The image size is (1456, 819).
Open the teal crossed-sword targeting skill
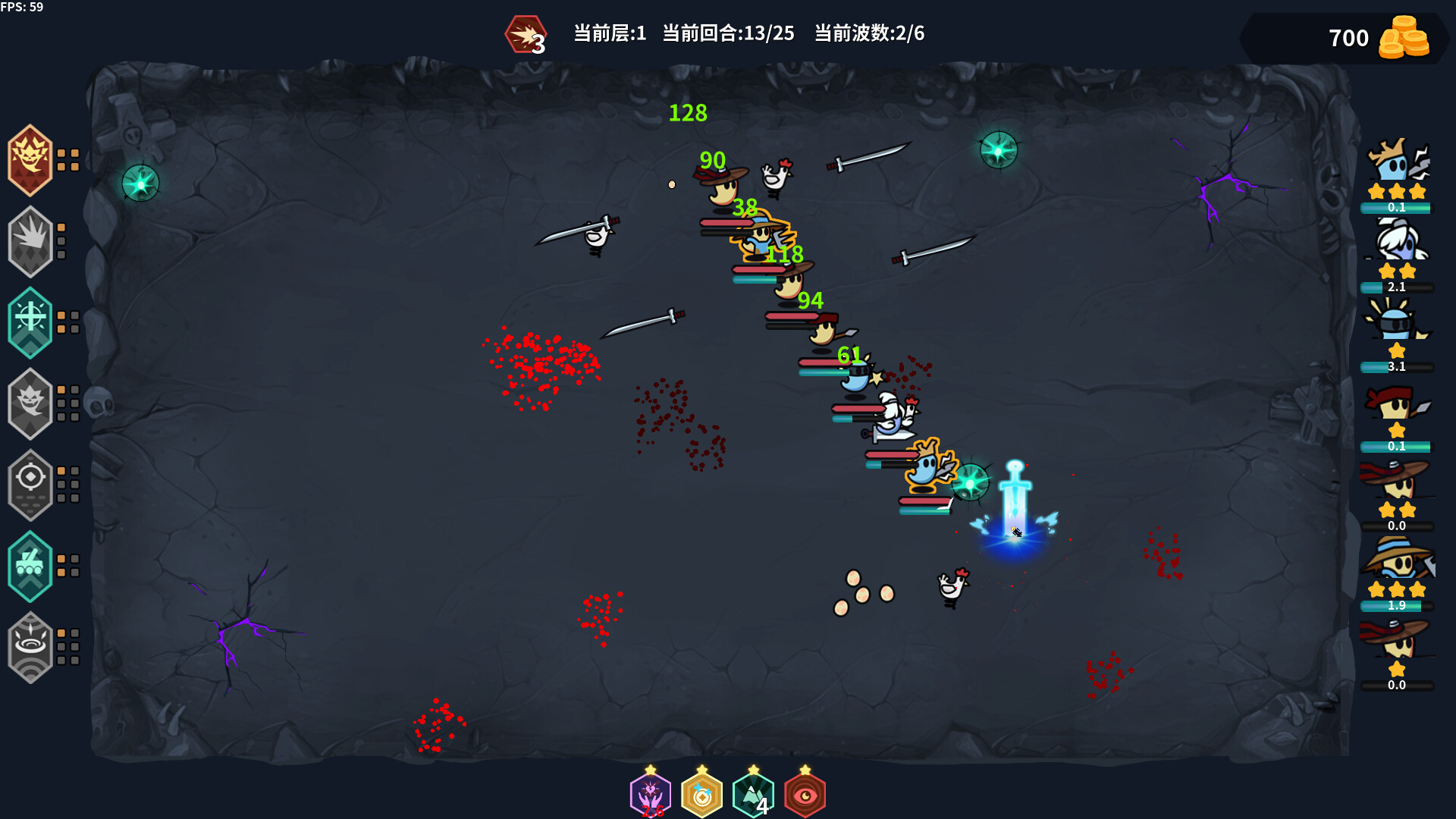coord(30,322)
